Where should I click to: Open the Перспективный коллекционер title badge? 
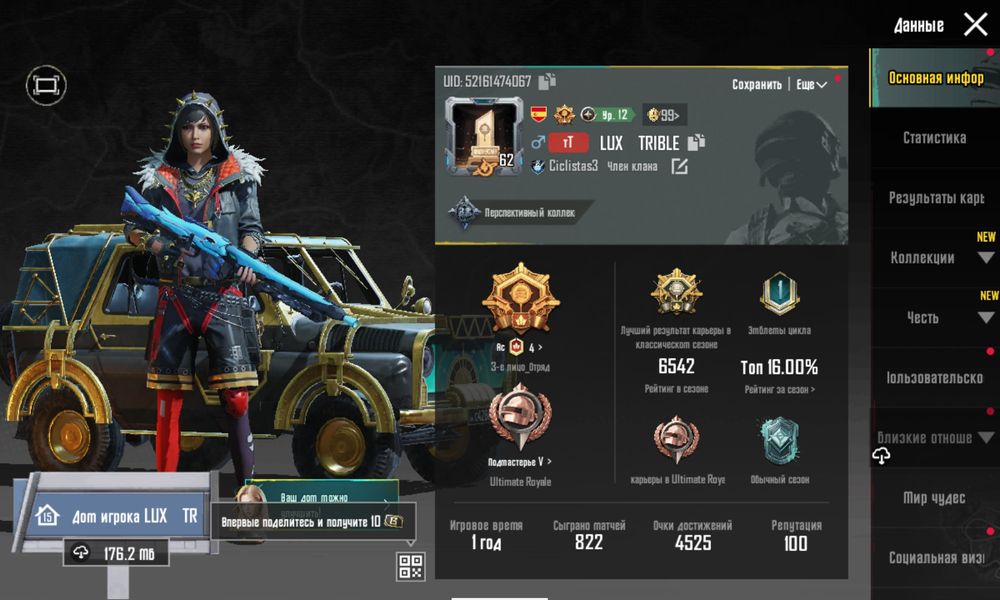[x=512, y=212]
